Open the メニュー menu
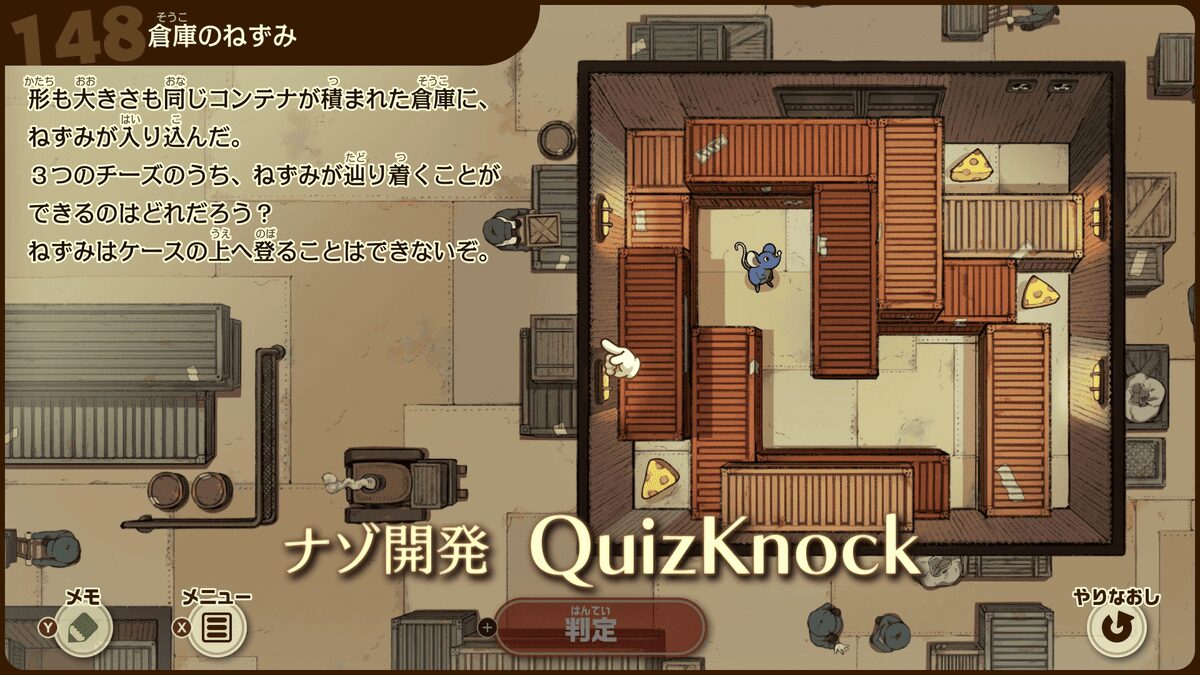This screenshot has height=675, width=1200. pyautogui.click(x=216, y=627)
